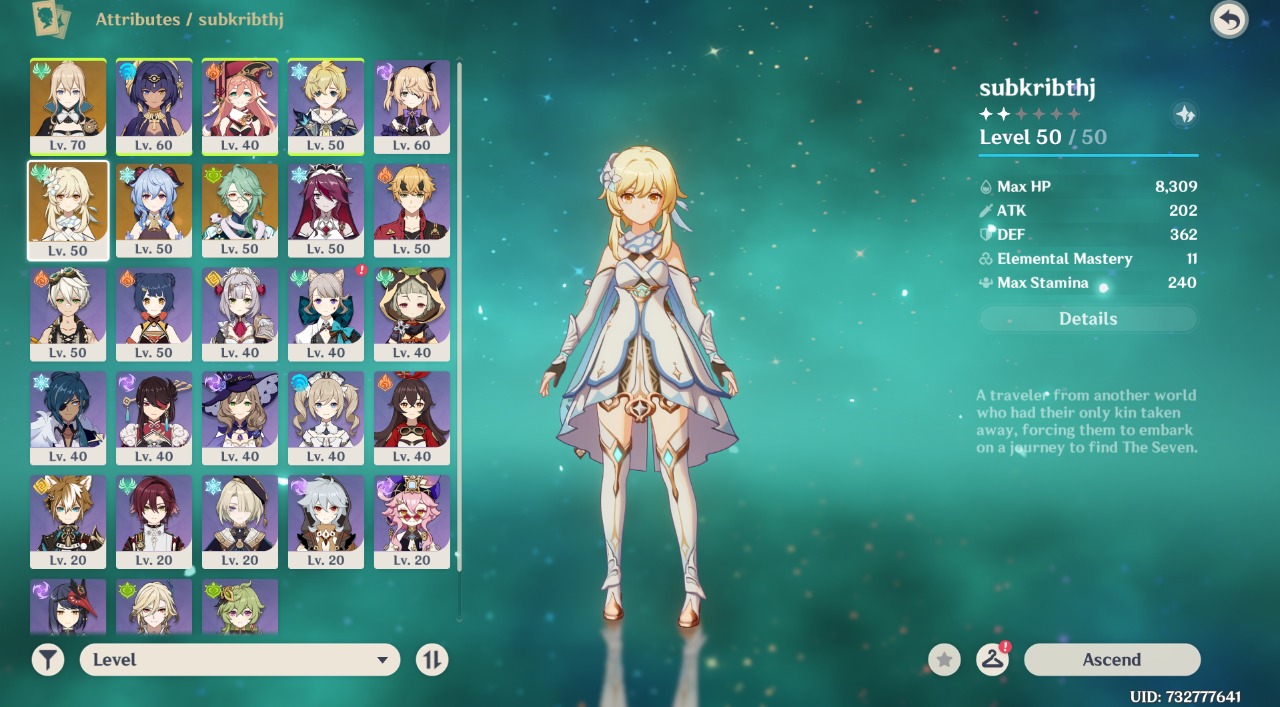Pick green-haired Baizhu with glasses
Screen dimensions: 1280x707
[240, 209]
